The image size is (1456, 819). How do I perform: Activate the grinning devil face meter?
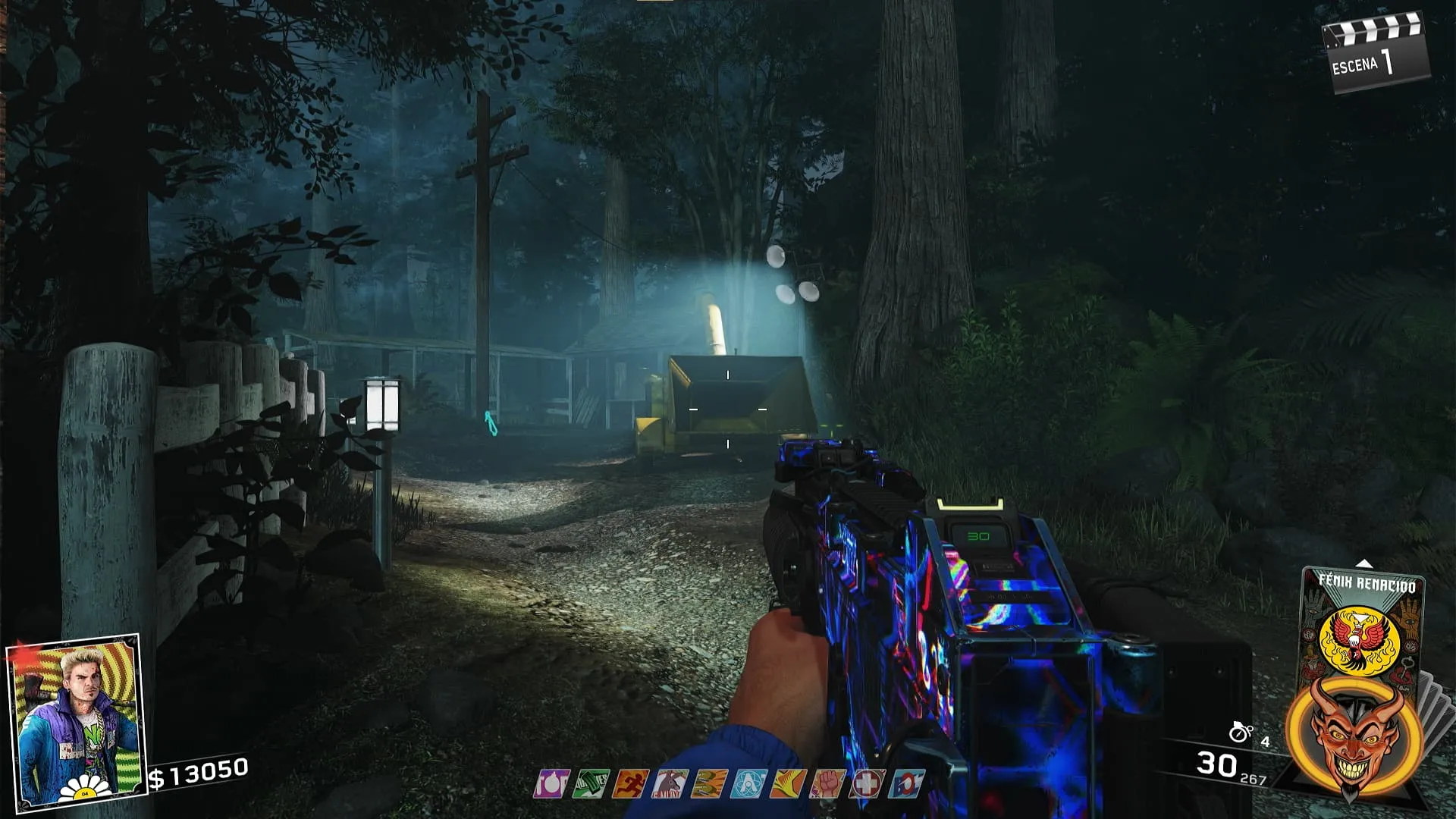click(x=1355, y=735)
